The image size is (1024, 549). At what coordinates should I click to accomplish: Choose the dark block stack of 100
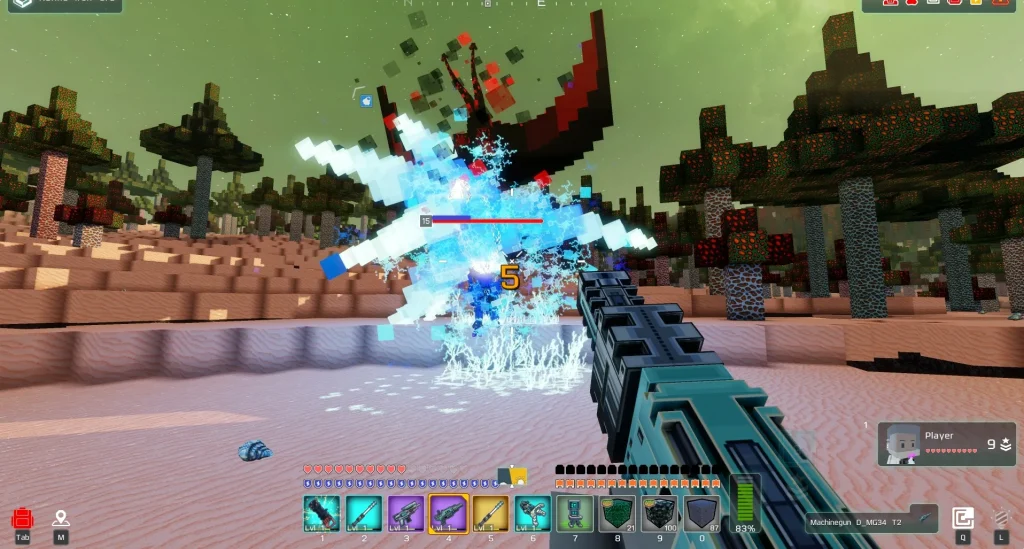pyautogui.click(x=659, y=514)
